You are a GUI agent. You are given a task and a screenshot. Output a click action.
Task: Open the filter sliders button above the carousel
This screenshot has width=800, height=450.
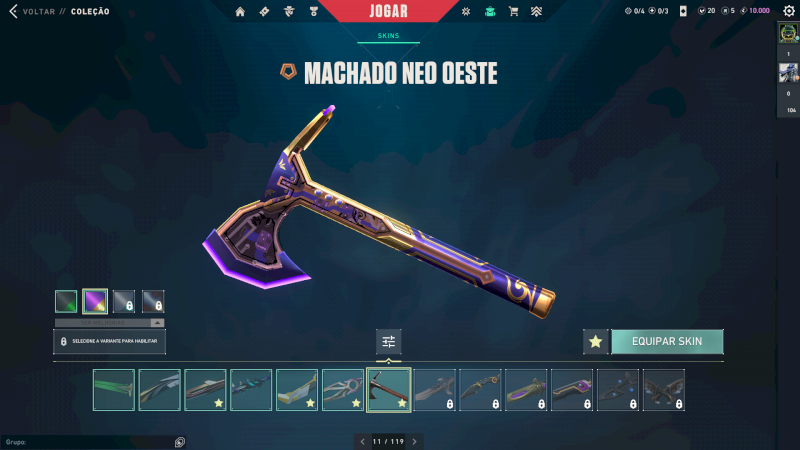[x=389, y=342]
